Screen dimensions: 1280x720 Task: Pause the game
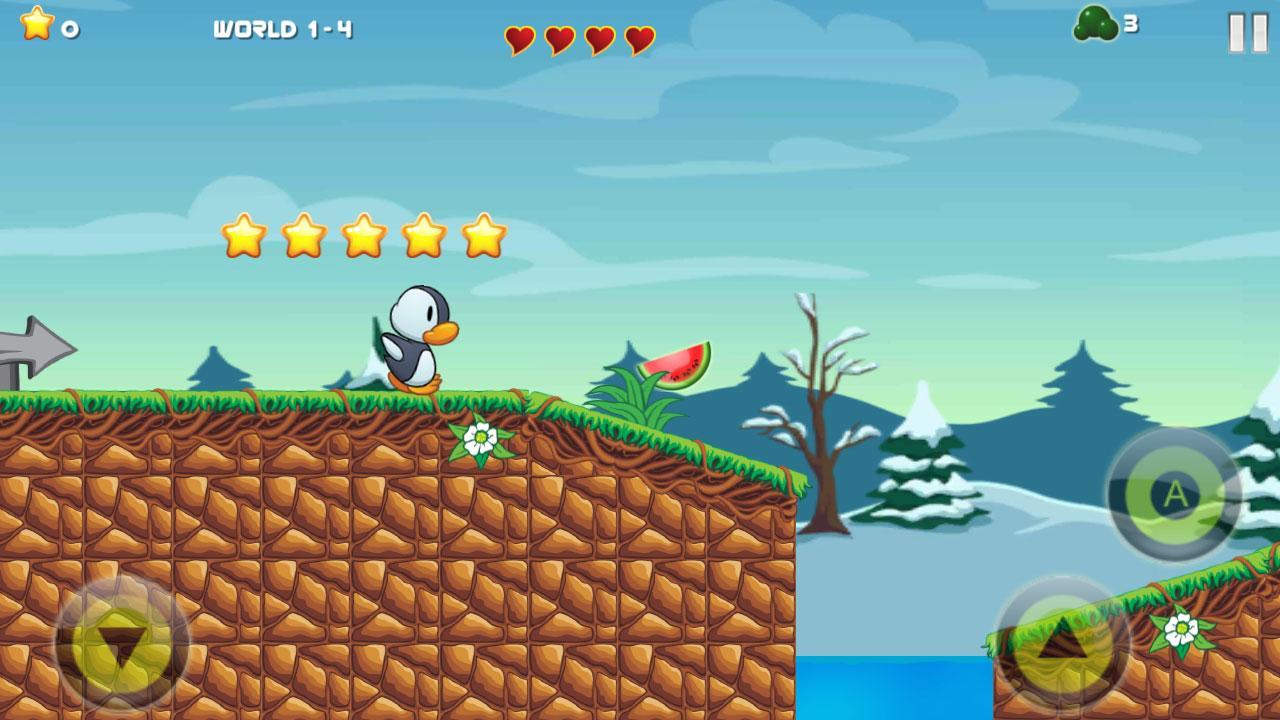coord(1248,32)
